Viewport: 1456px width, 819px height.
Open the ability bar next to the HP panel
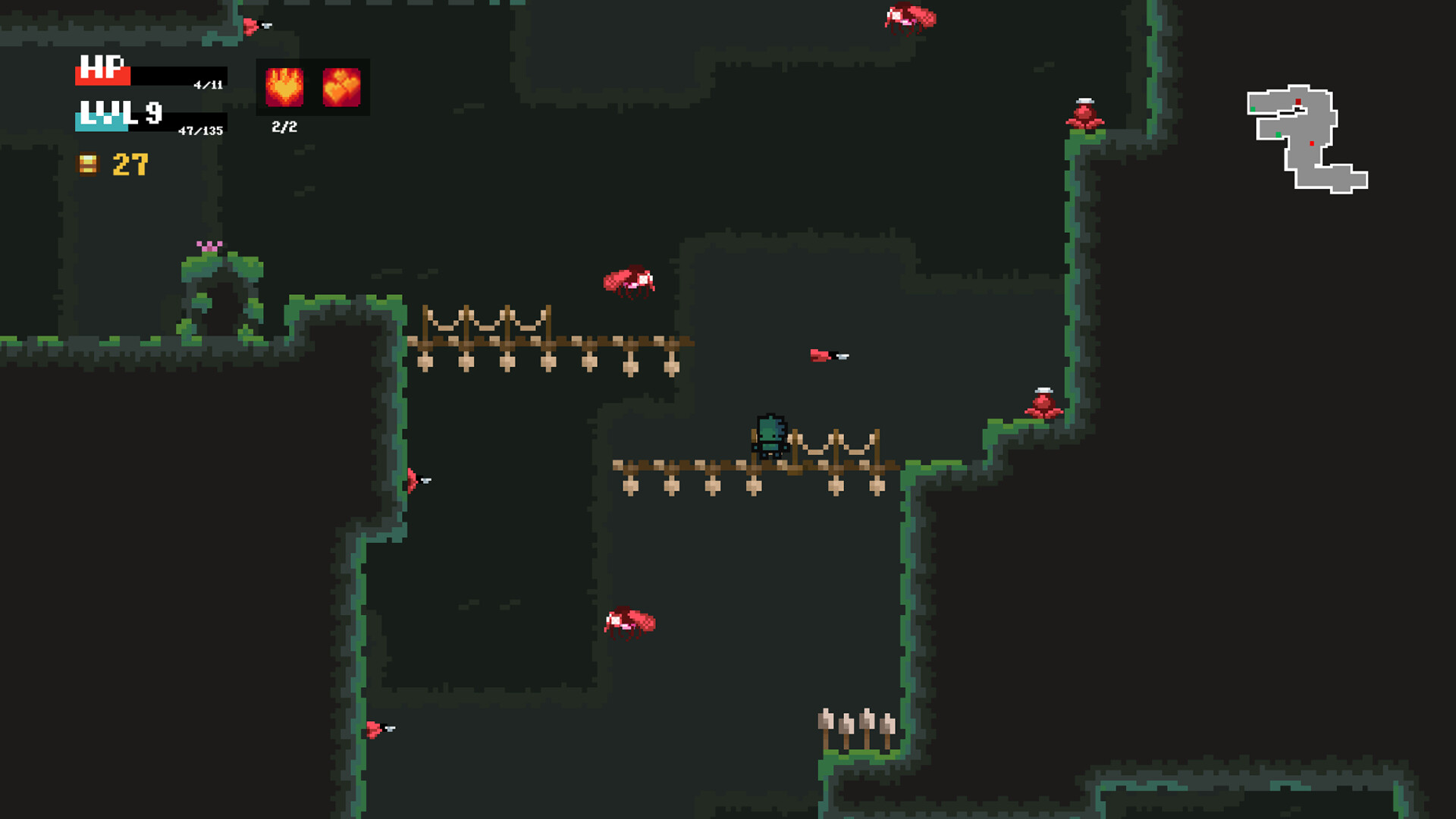pos(312,86)
